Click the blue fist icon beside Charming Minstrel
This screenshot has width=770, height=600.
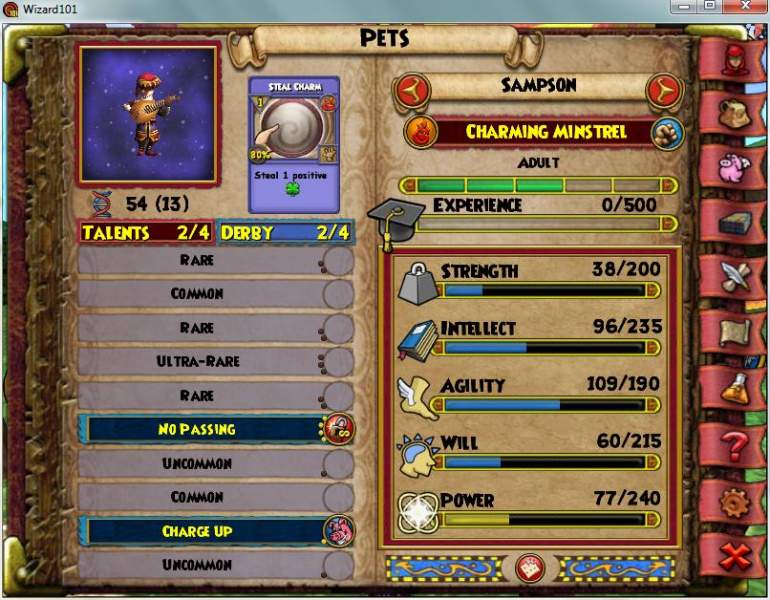[666, 132]
